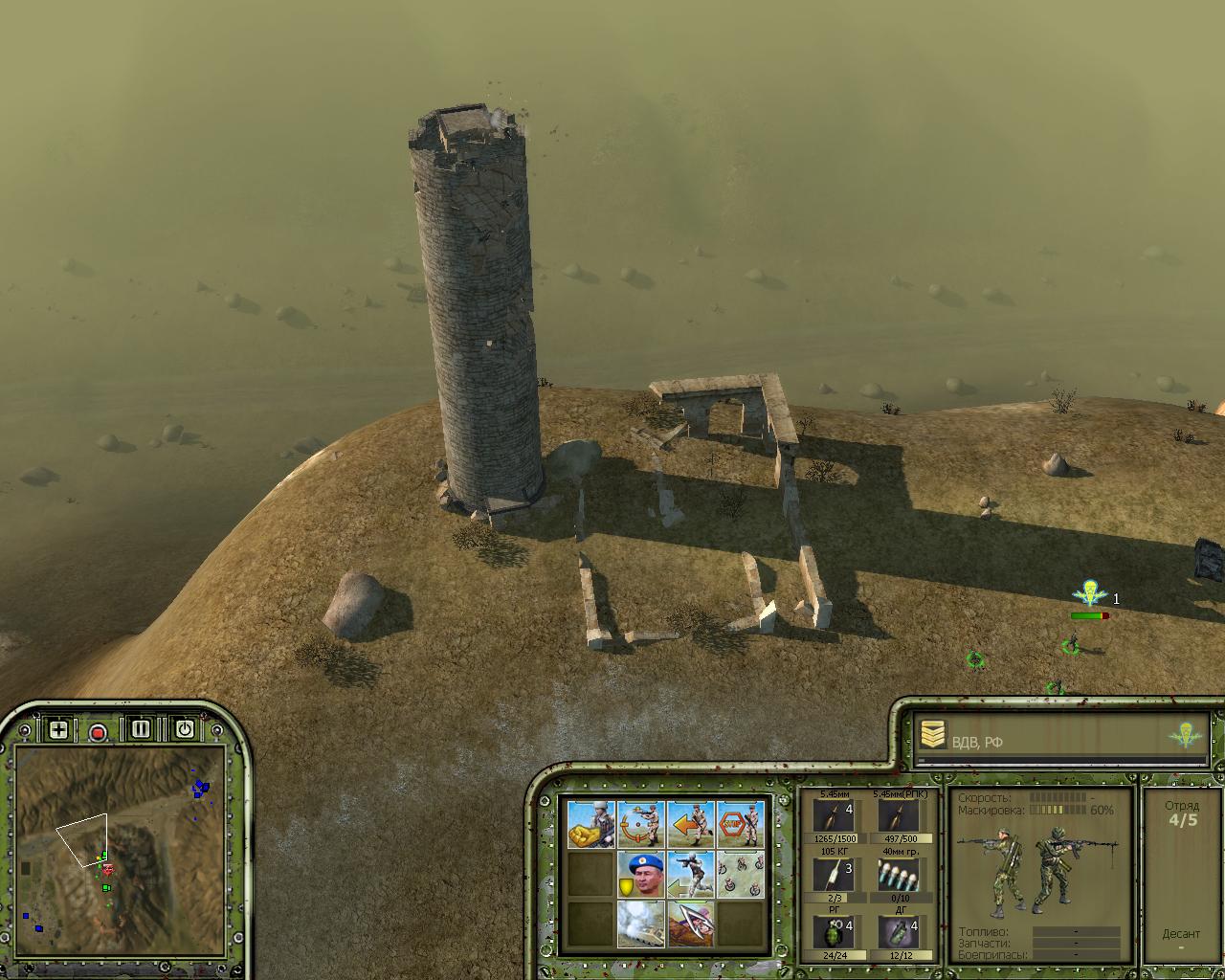
Task: Pause the game with the pause button
Action: pos(141,729)
